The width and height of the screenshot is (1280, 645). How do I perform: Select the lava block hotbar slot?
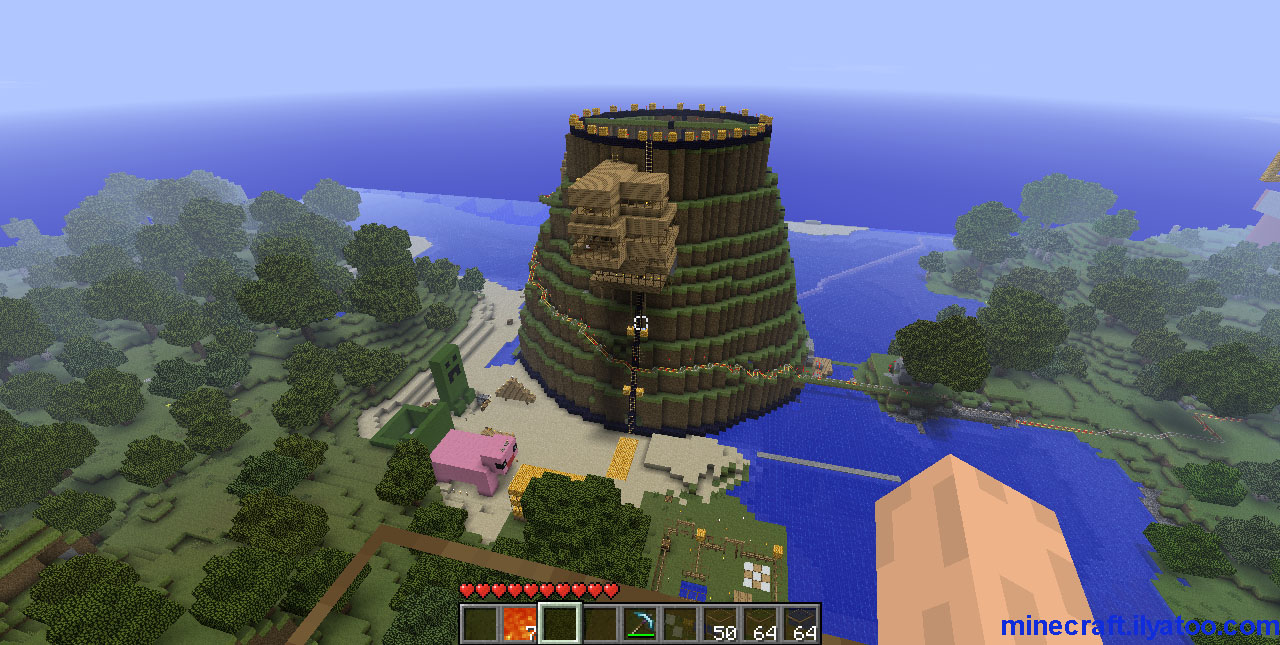point(520,624)
